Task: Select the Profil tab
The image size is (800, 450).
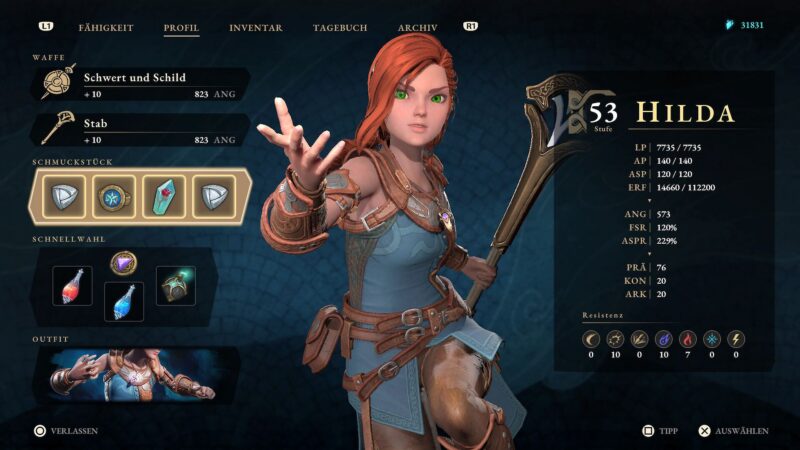Action: pos(181,27)
